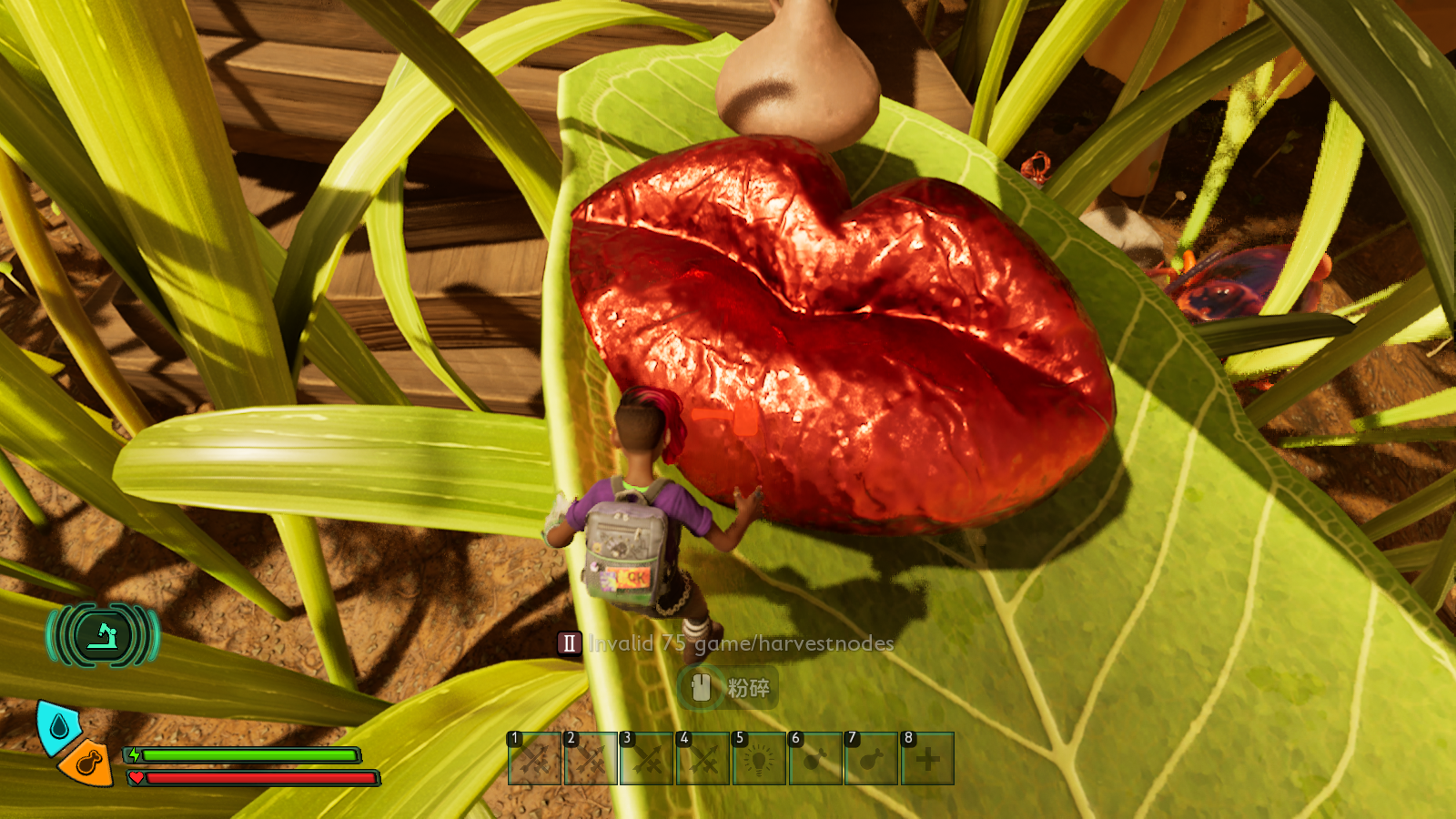Click the plus sign hotbar slot 8

coord(927,759)
